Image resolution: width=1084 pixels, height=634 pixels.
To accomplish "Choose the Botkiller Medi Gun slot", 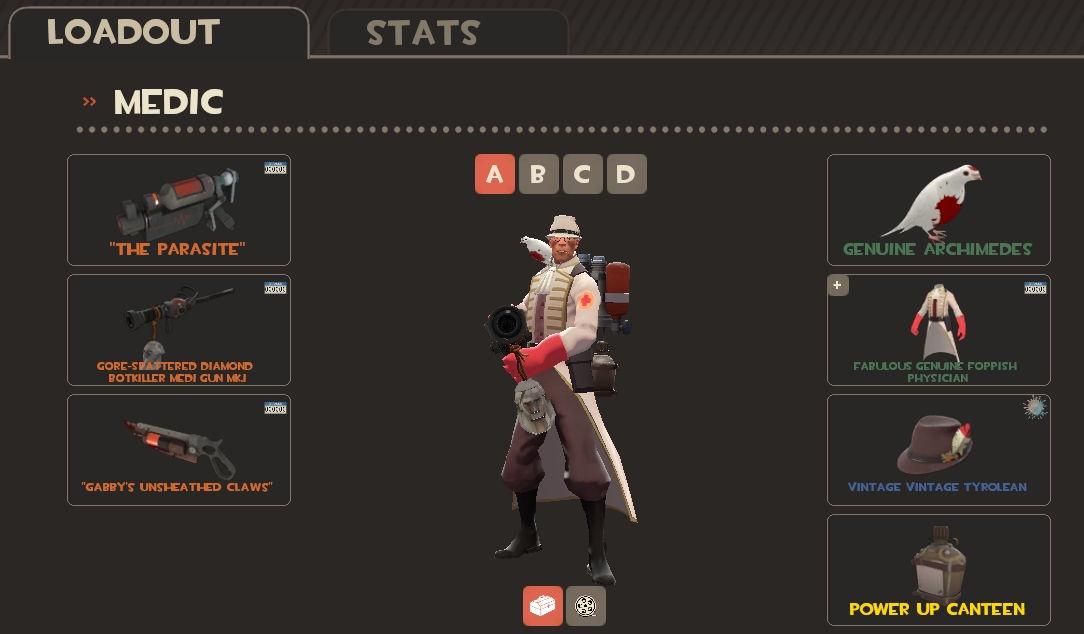I will (x=179, y=330).
